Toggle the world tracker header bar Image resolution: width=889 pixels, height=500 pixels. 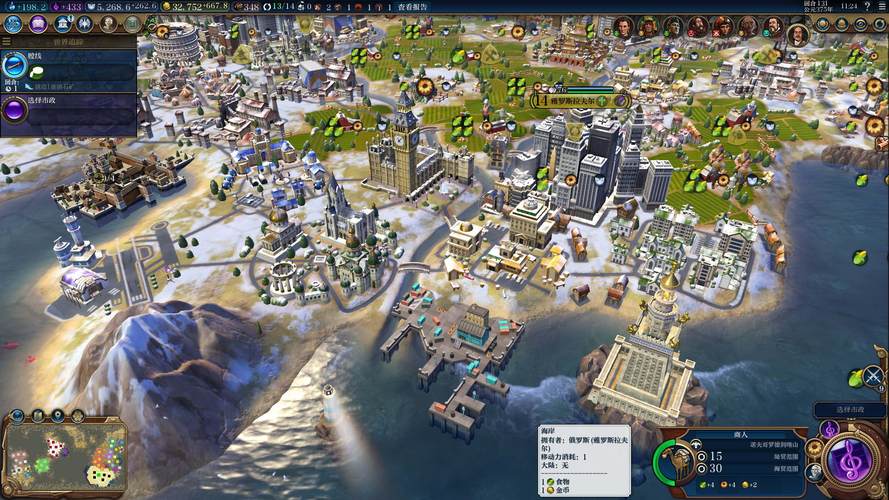coord(68,44)
